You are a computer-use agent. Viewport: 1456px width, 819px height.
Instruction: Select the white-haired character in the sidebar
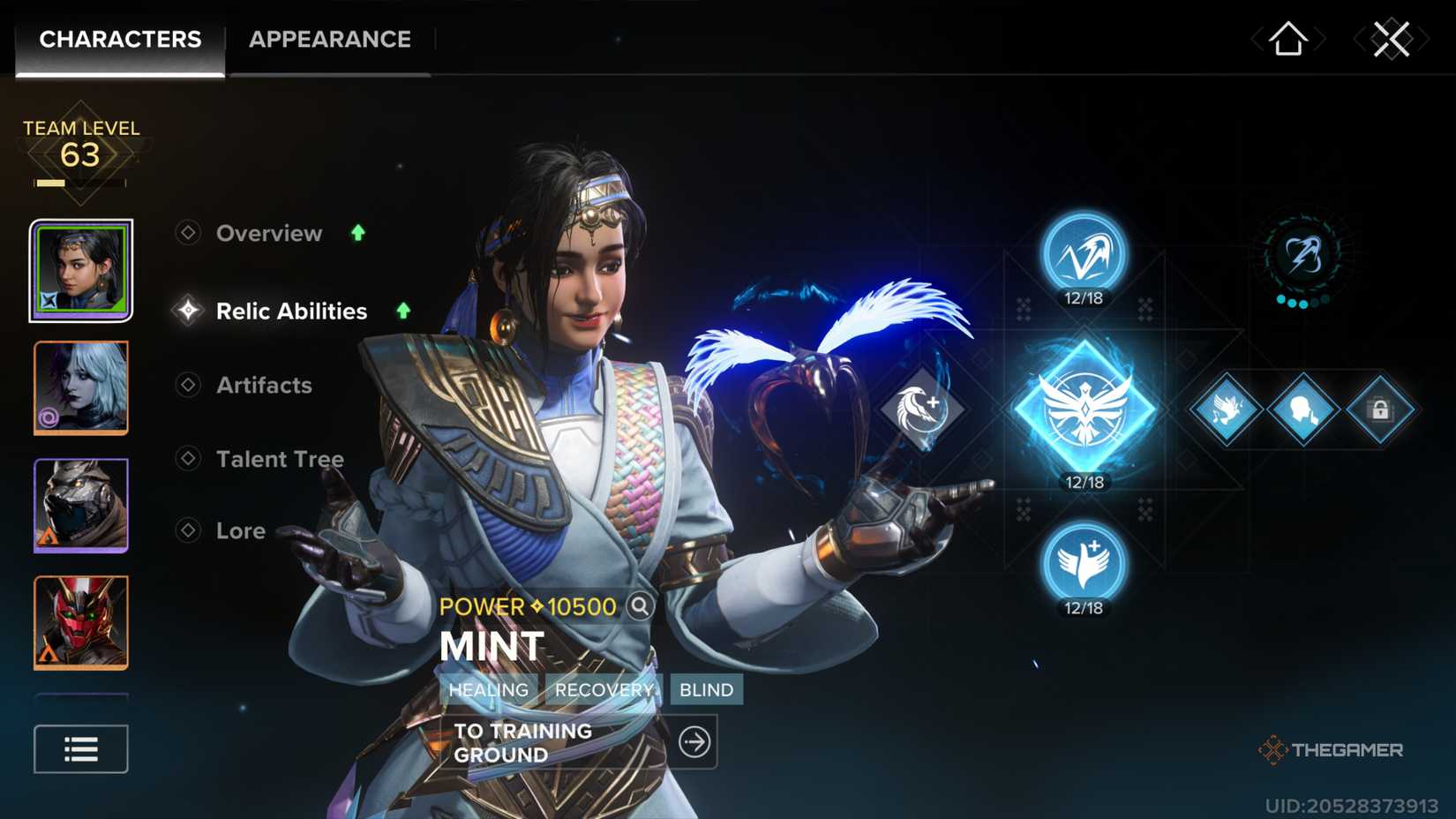(x=80, y=388)
